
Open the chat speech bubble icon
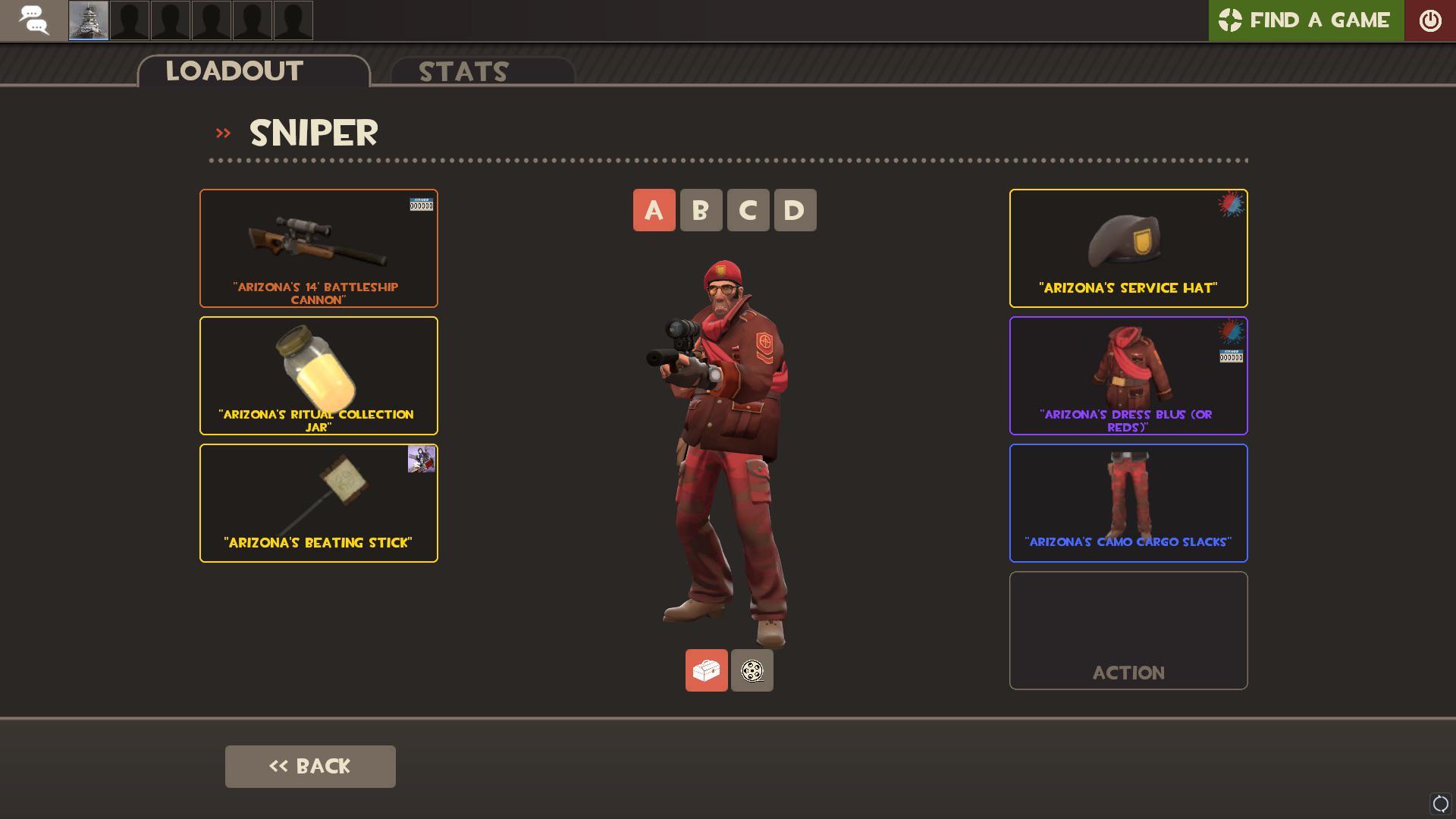pyautogui.click(x=33, y=20)
